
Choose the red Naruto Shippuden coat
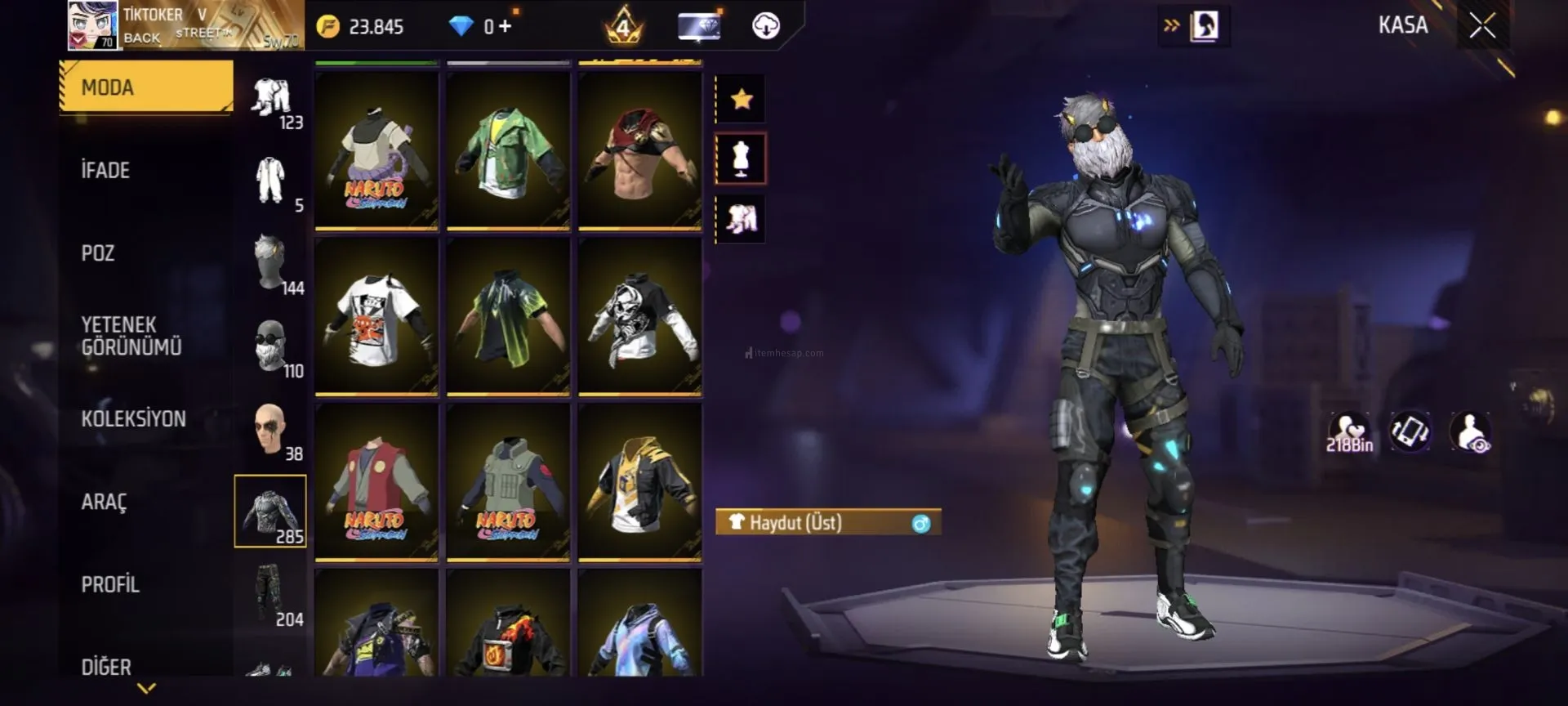point(376,482)
